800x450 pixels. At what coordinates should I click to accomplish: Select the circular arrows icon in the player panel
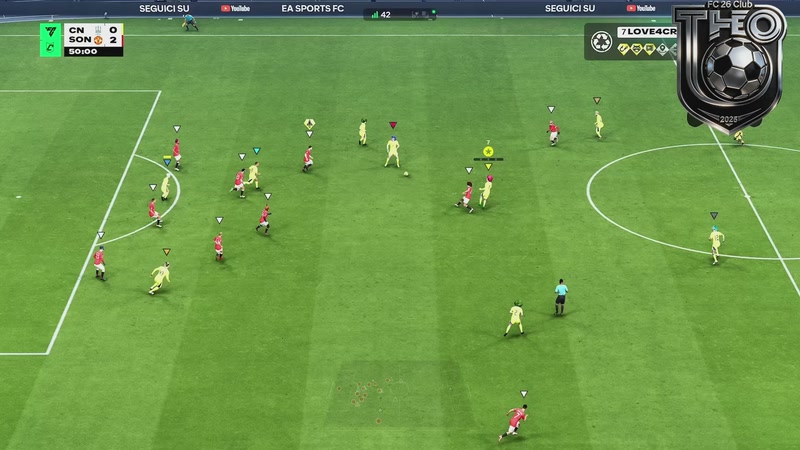coord(602,42)
